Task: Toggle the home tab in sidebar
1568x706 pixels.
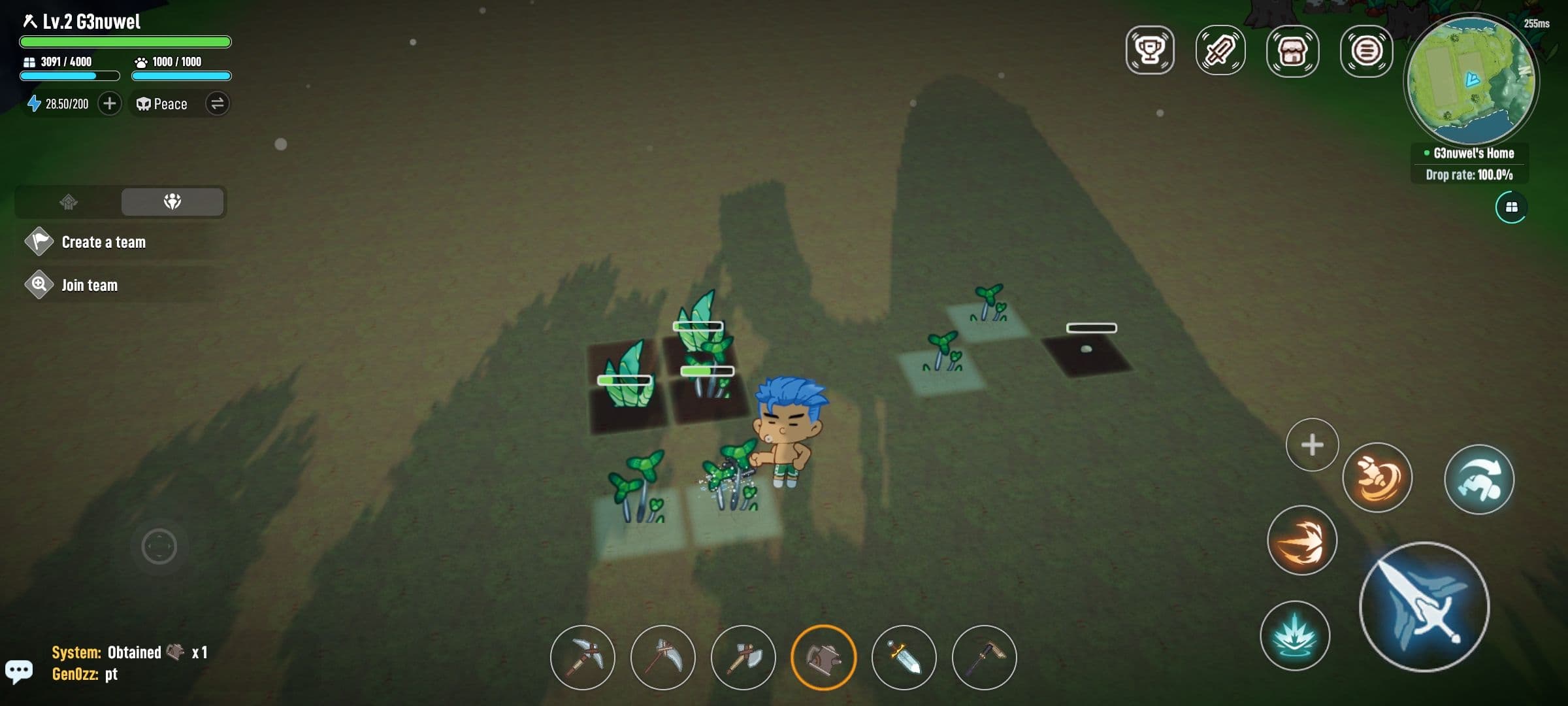Action: coord(70,202)
